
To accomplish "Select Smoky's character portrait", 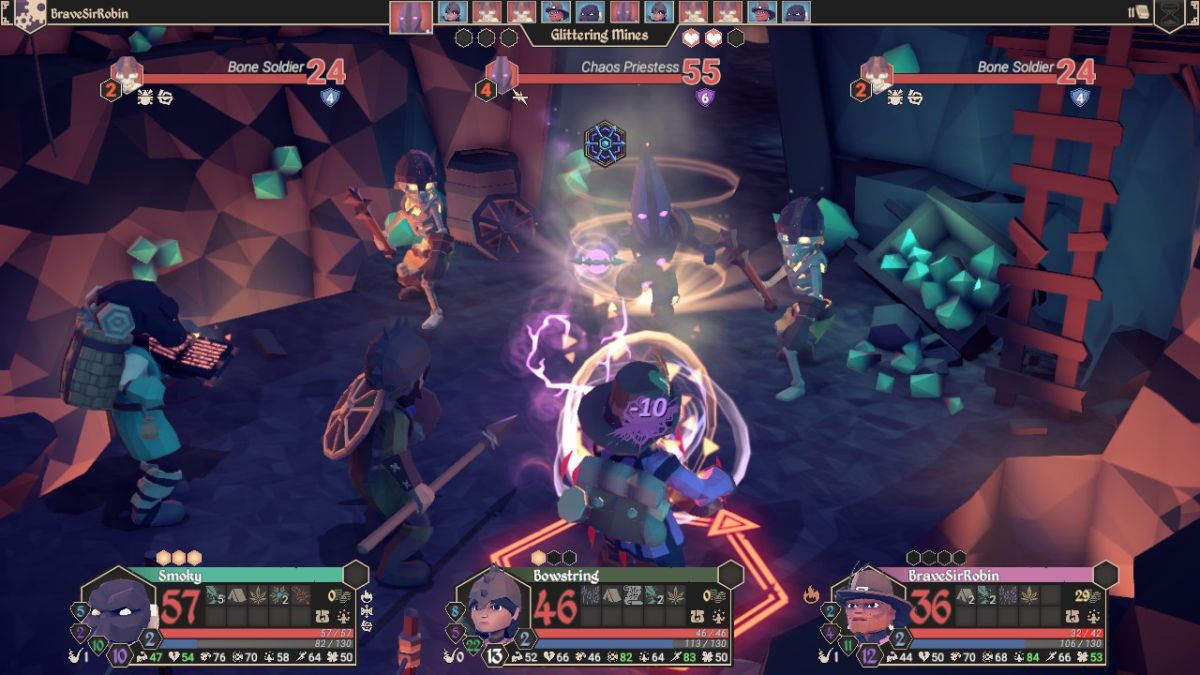I will coord(122,610).
